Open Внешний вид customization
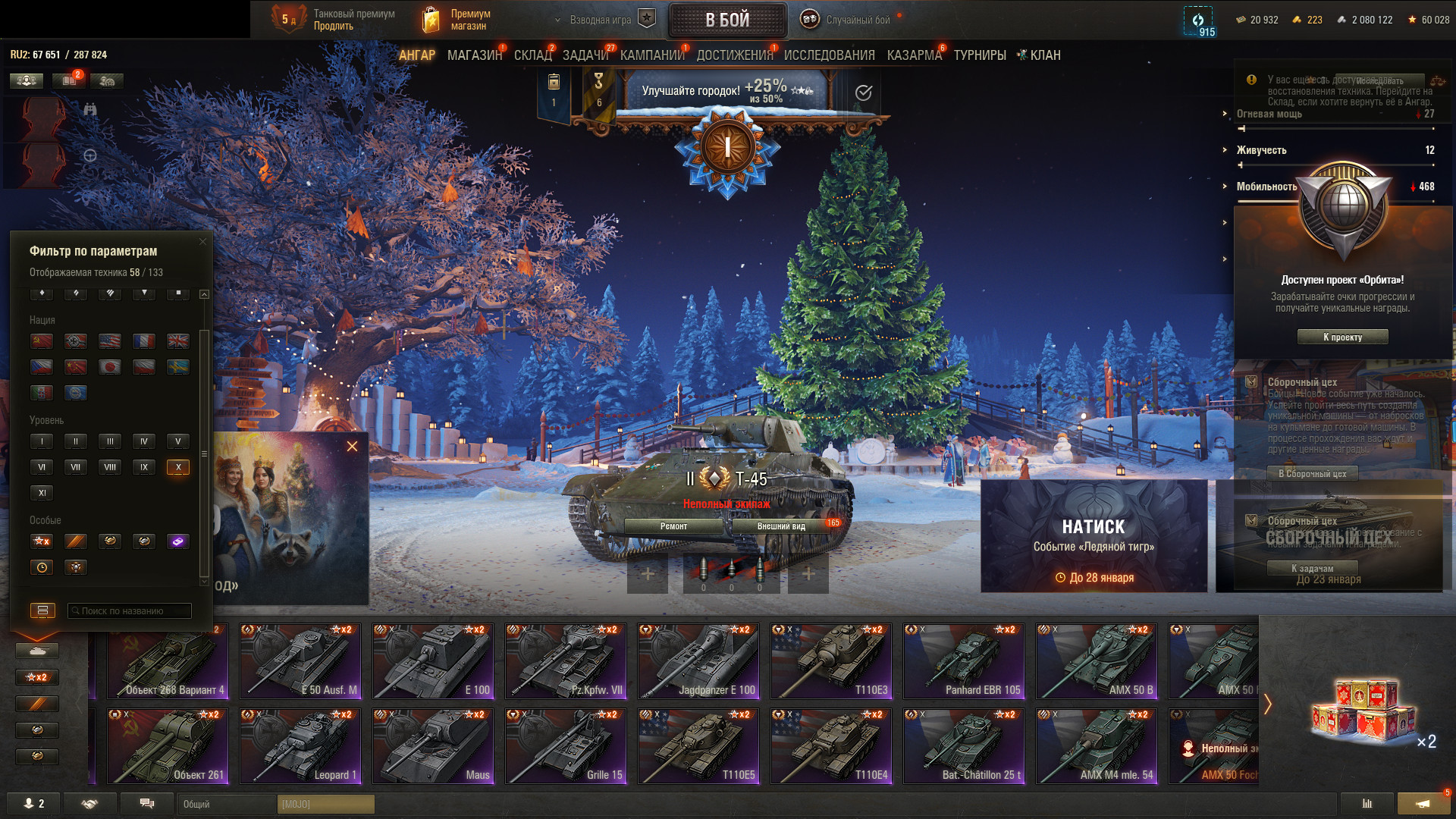 coord(781,526)
